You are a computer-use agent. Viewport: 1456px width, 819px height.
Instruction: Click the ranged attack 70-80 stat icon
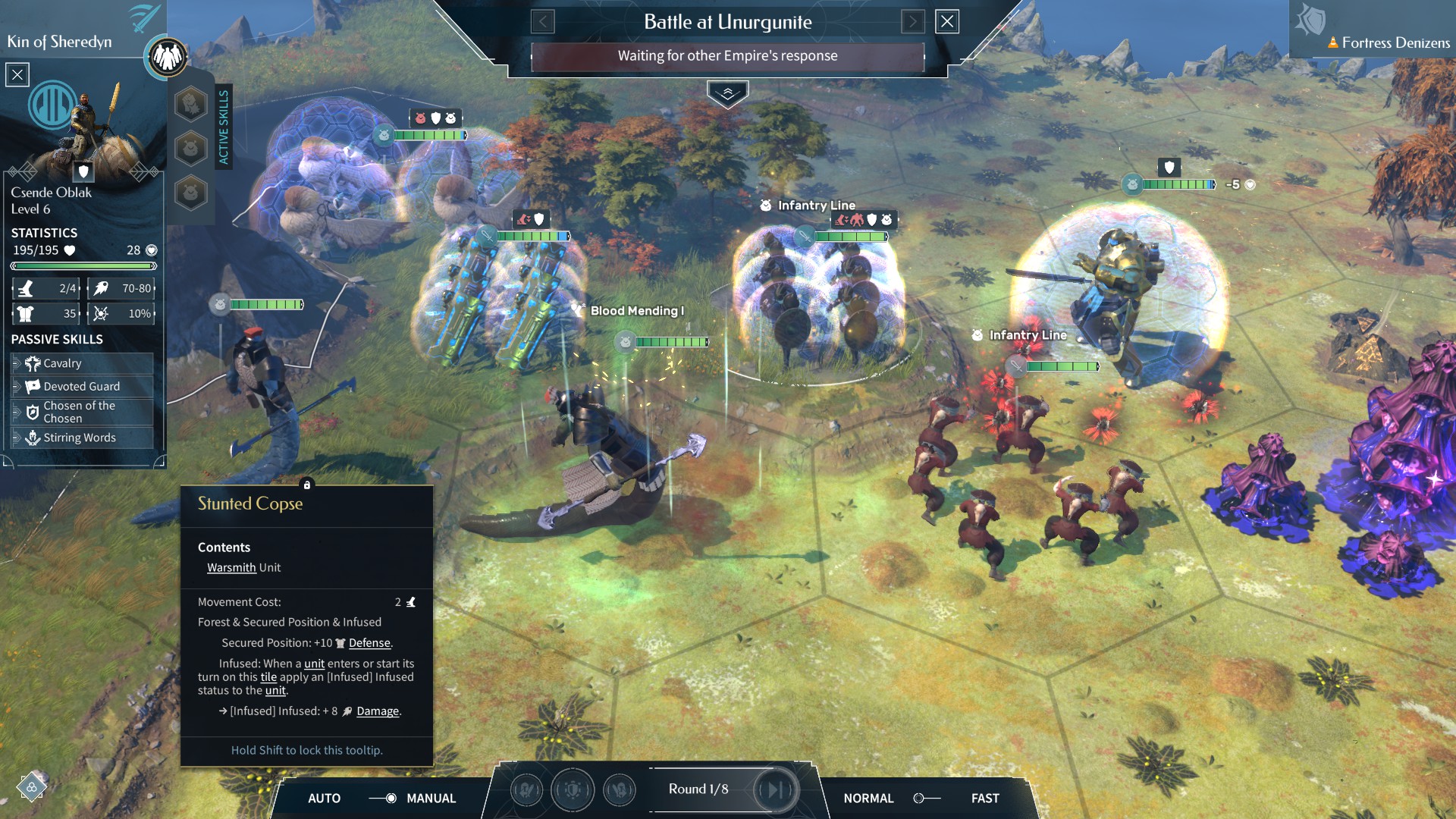[102, 288]
